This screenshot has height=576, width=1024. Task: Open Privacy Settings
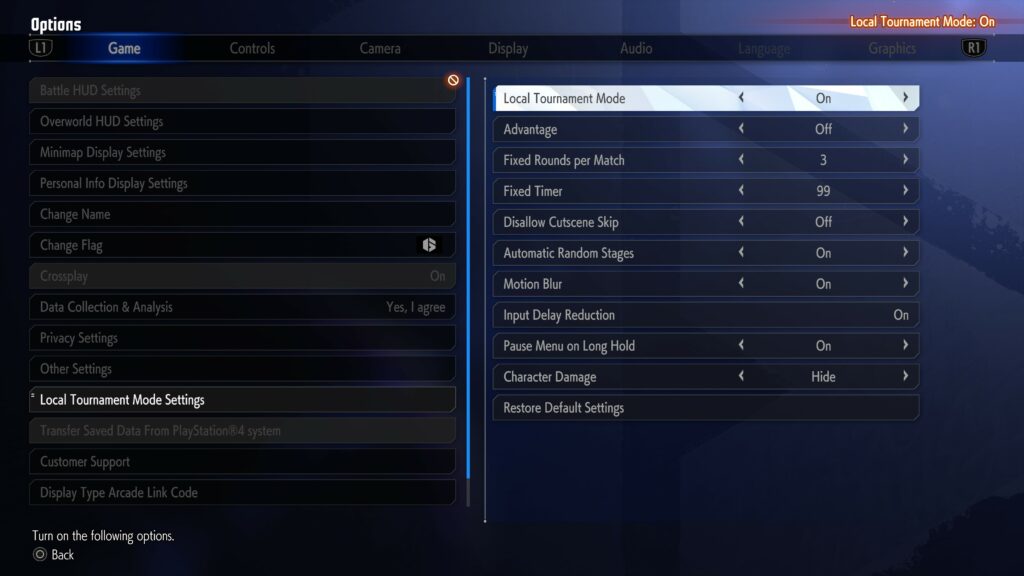[242, 338]
